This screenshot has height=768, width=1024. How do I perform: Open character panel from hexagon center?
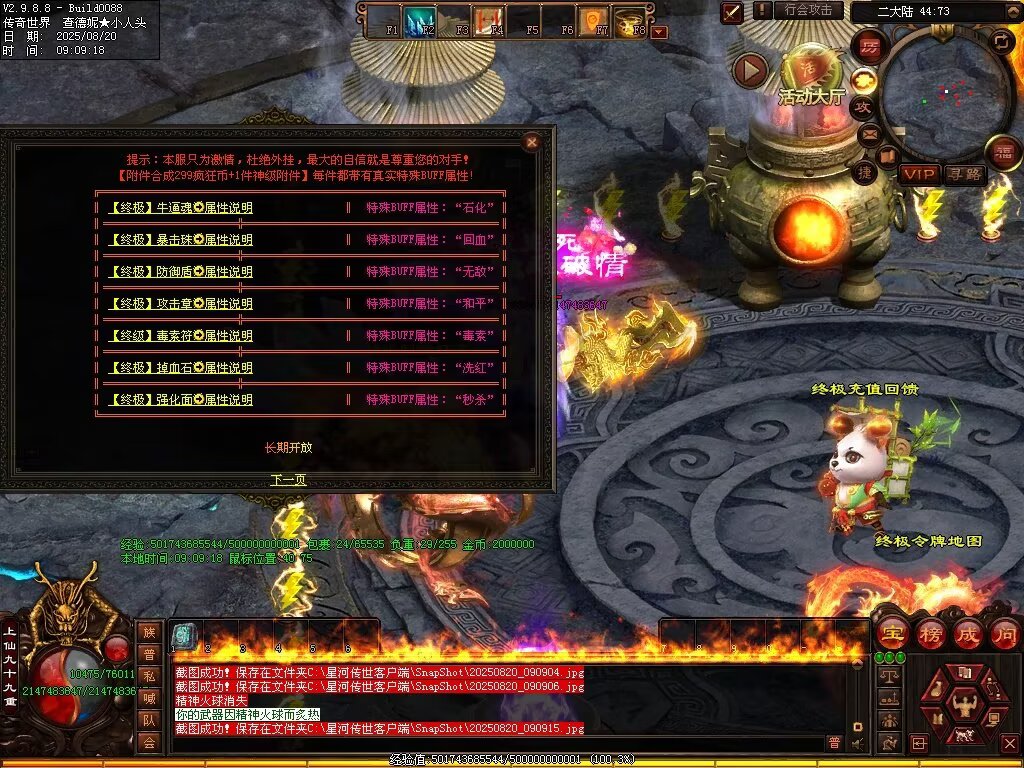click(x=964, y=698)
